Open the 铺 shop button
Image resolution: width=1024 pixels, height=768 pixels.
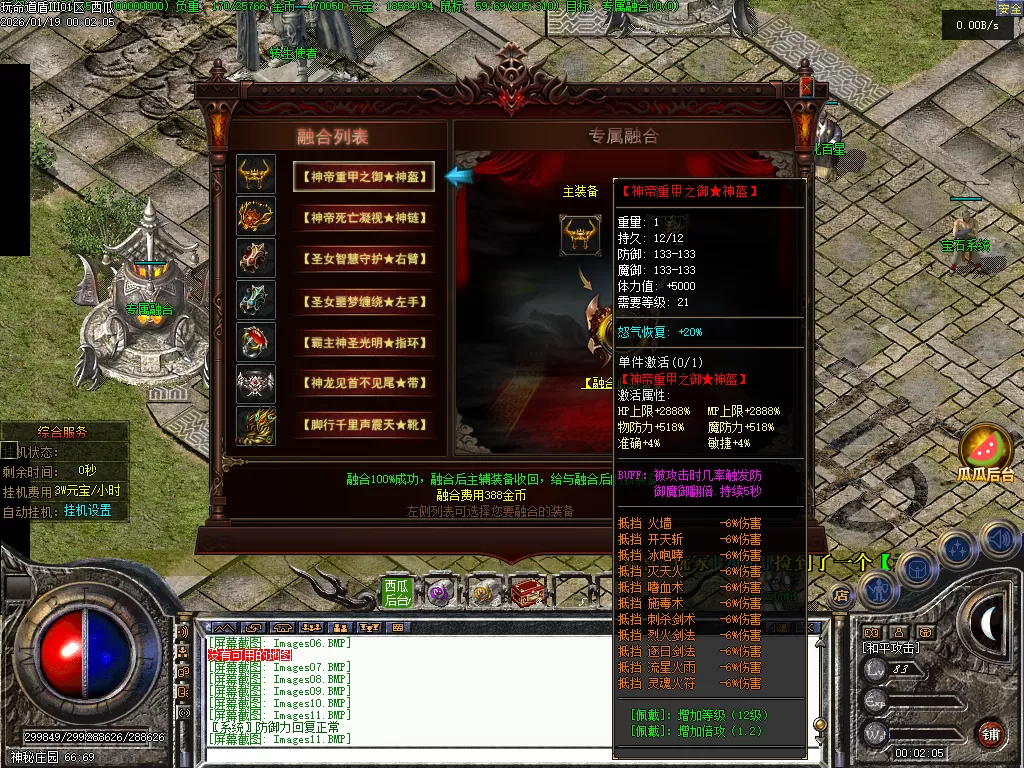point(989,732)
